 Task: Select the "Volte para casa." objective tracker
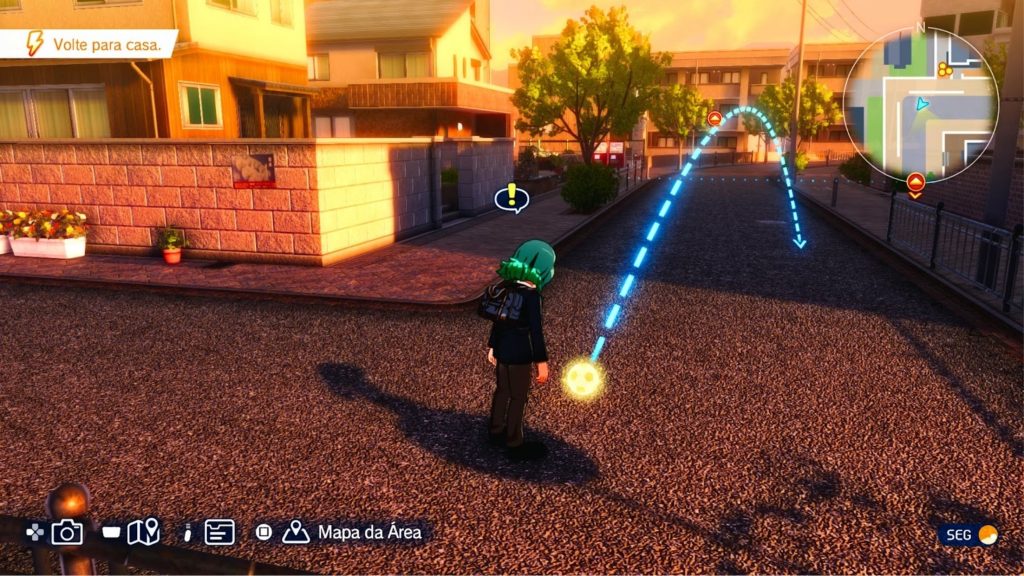click(x=88, y=44)
